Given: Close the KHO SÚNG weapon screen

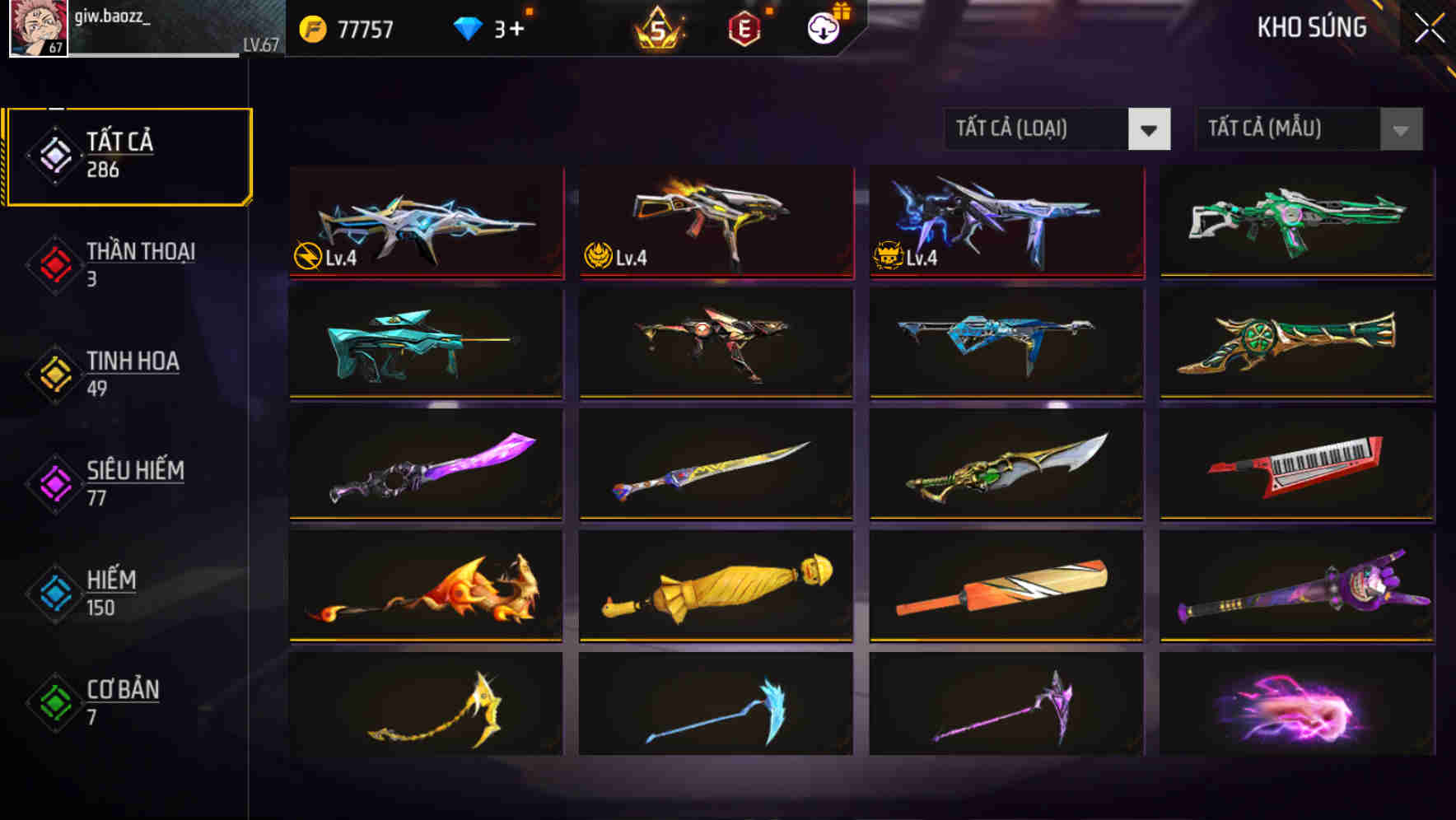Looking at the screenshot, I should coord(1430,26).
